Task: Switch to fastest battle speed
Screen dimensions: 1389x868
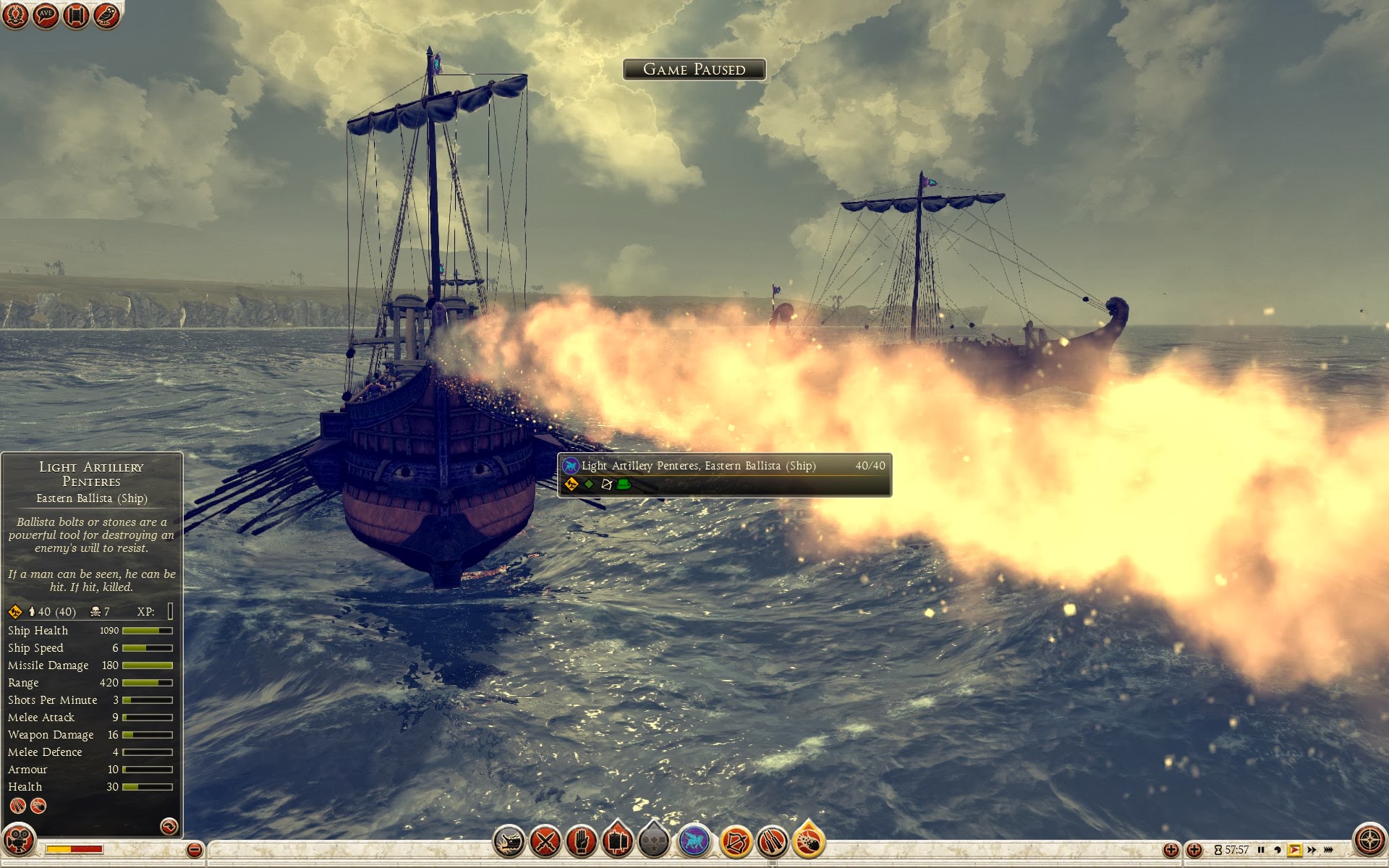Action: pos(1329,850)
